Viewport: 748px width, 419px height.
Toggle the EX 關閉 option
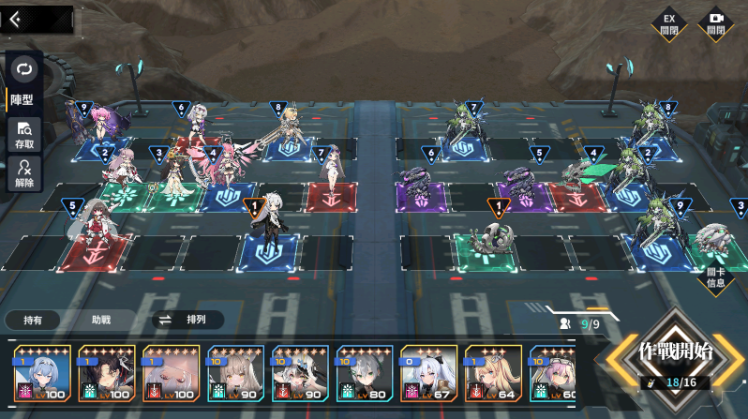click(669, 23)
